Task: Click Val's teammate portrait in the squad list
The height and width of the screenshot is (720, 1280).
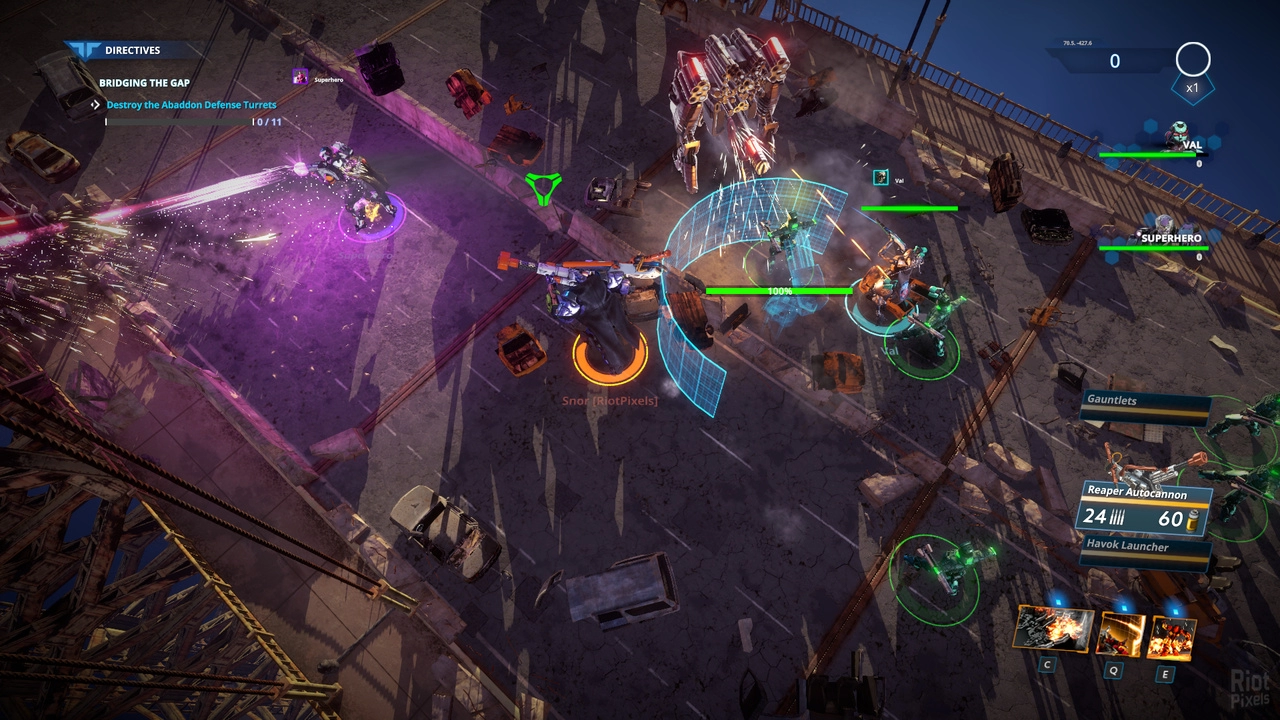Action: pyautogui.click(x=1176, y=133)
